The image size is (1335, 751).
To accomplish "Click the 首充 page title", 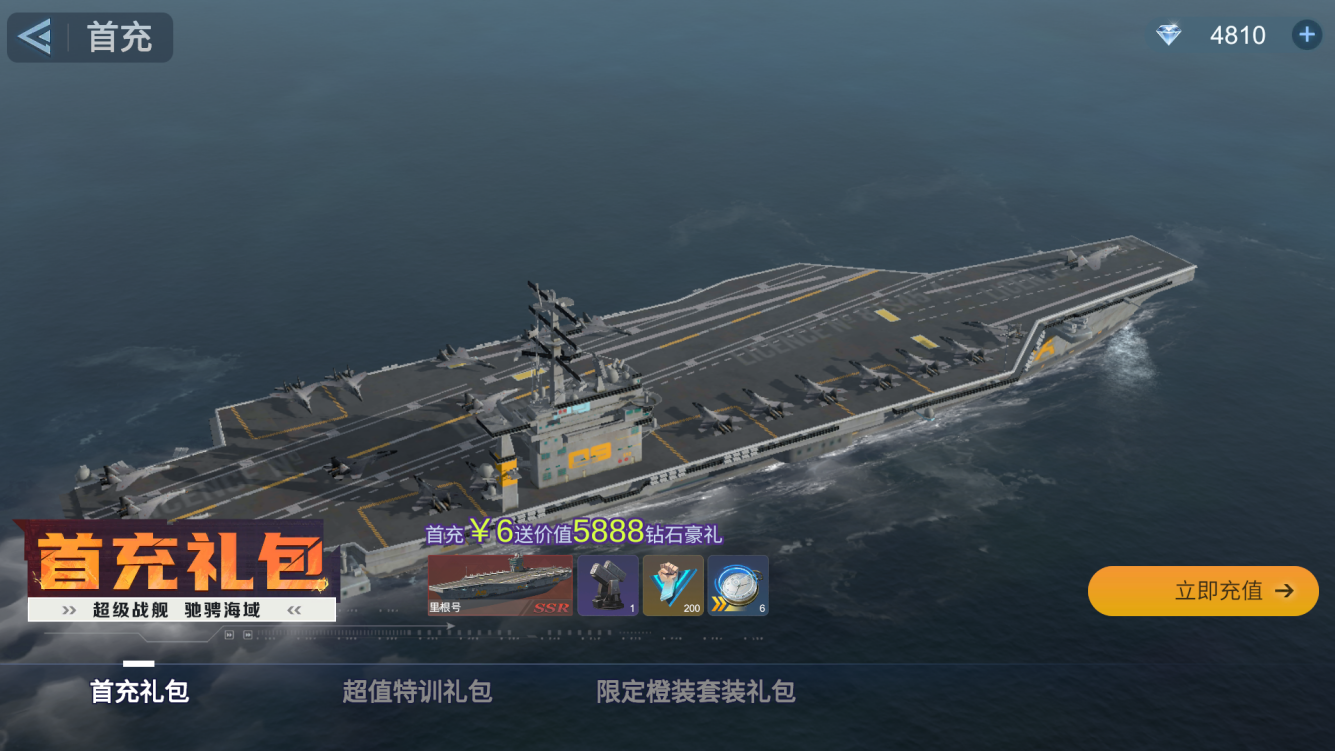I will (118, 36).
